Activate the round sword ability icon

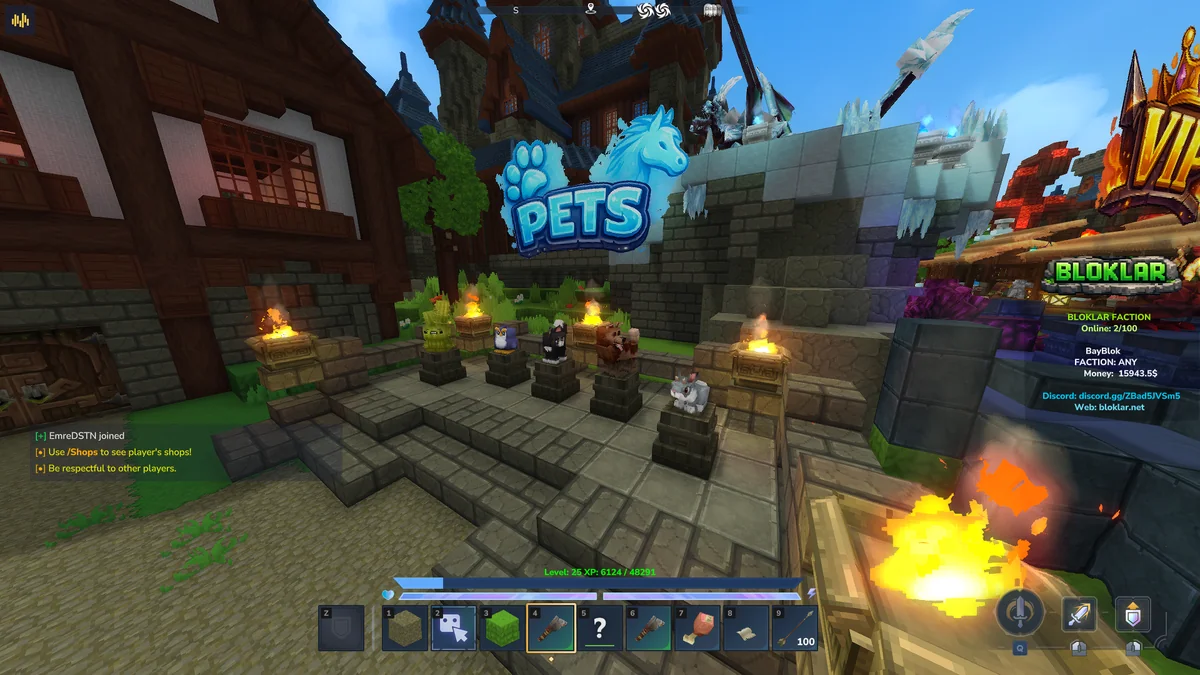(x=1020, y=612)
